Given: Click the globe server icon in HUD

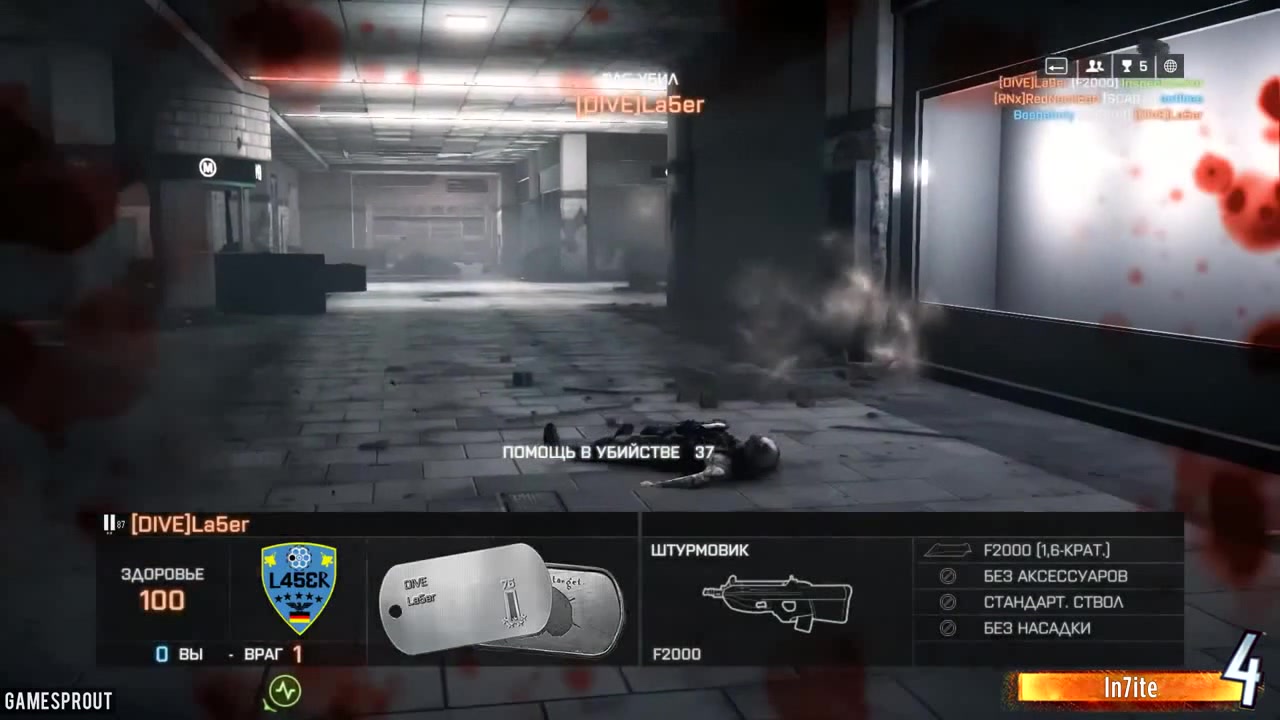Looking at the screenshot, I should pyautogui.click(x=1170, y=66).
